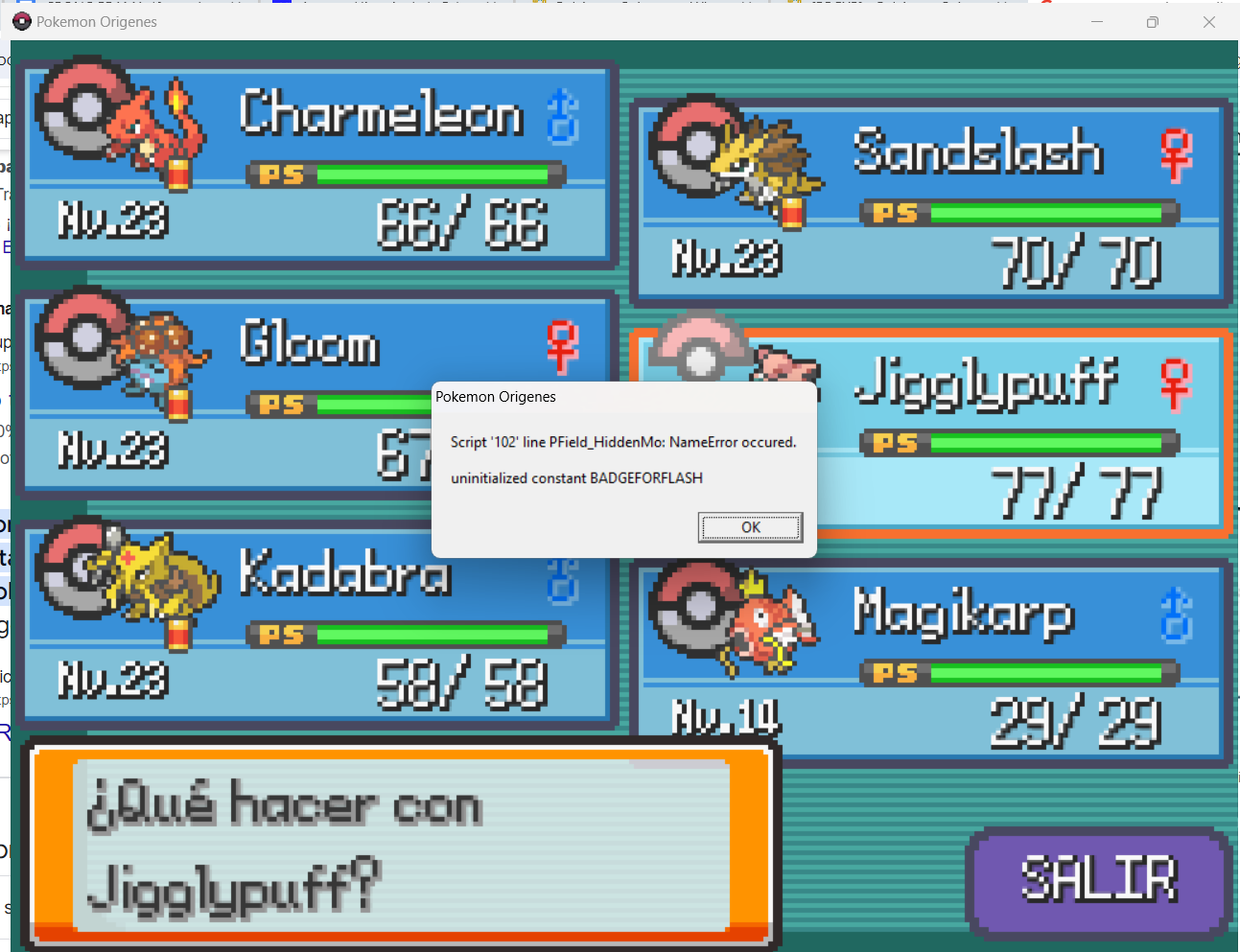Select the Jigglypuff sprite
This screenshot has width=1240, height=952.
click(782, 369)
